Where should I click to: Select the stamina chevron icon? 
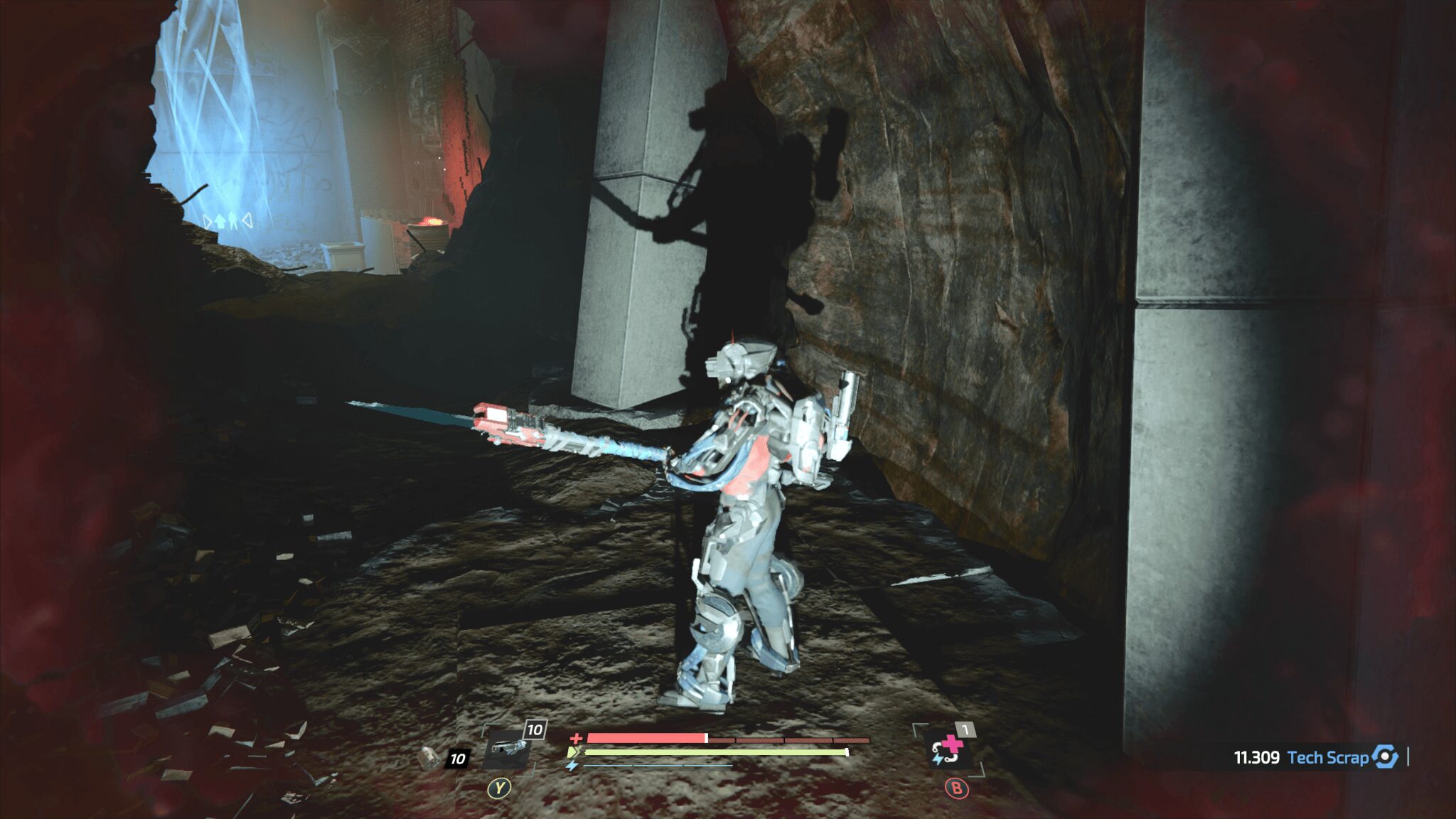coord(571,751)
